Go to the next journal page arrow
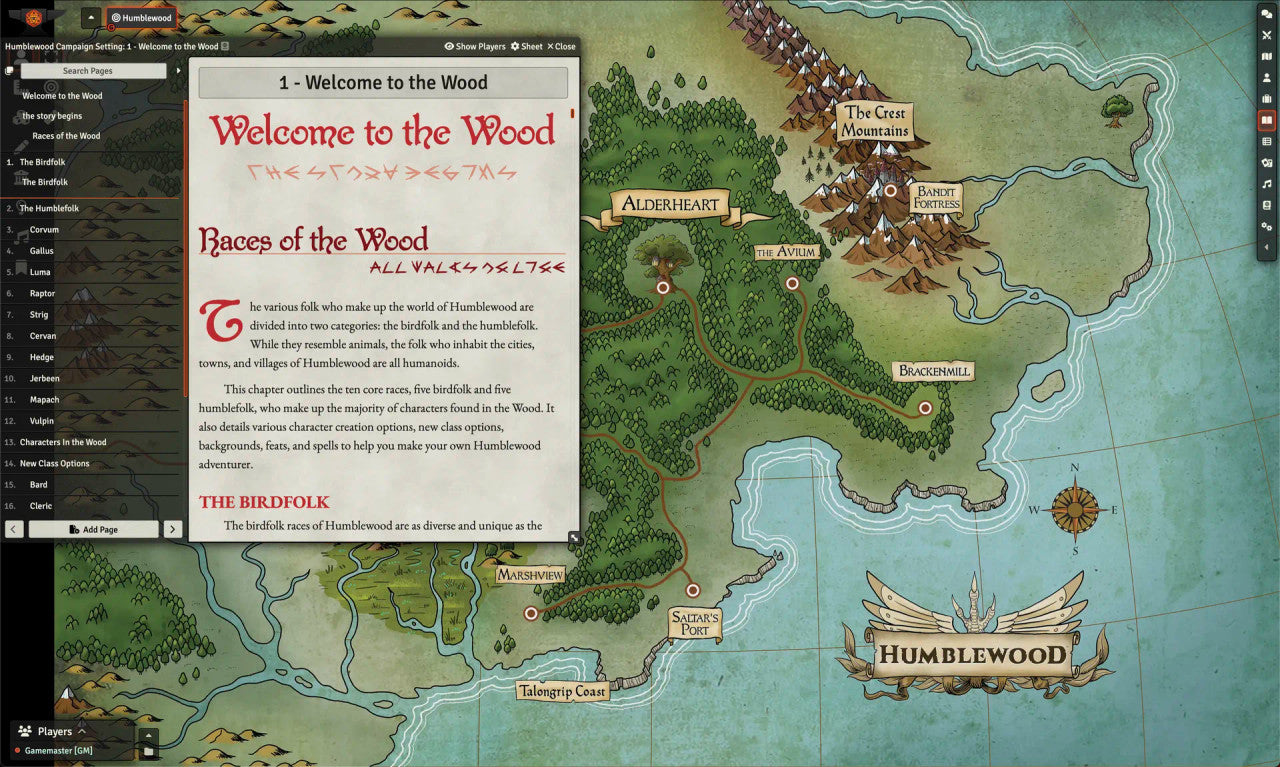This screenshot has height=767, width=1280. point(173,529)
